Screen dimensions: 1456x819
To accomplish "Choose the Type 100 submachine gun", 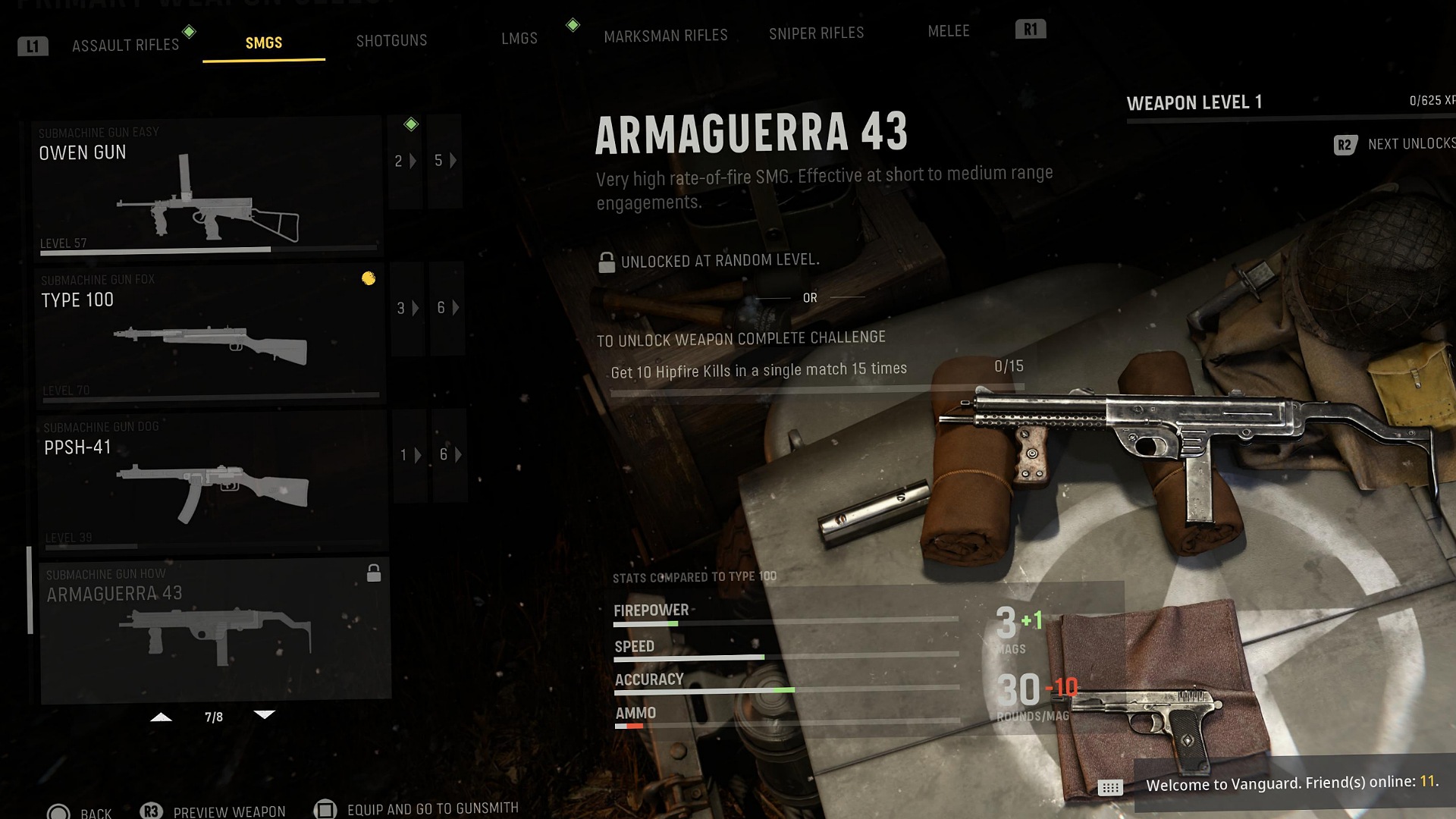I will (x=209, y=332).
